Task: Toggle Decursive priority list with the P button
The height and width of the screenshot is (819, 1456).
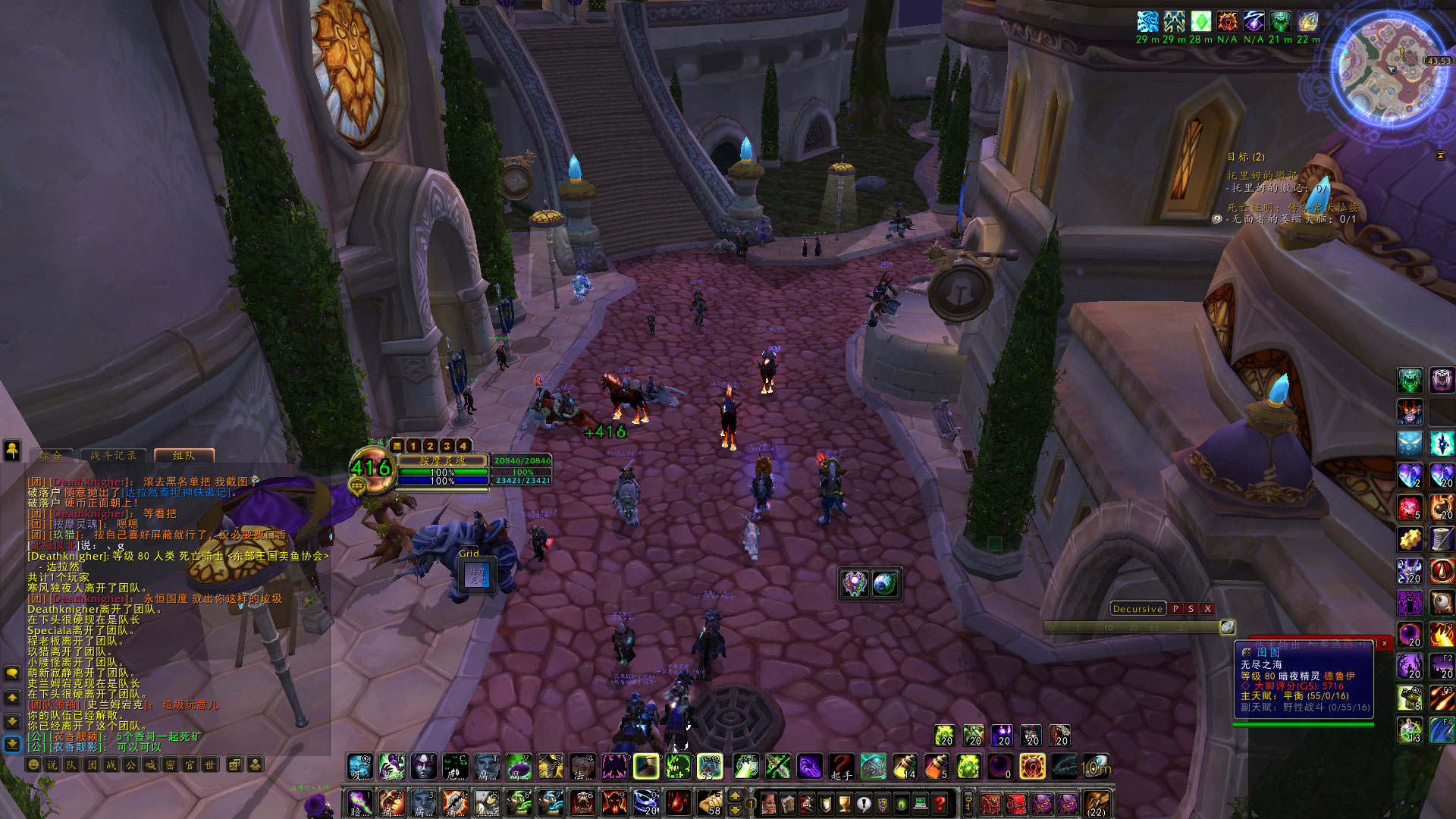Action: click(x=1176, y=609)
